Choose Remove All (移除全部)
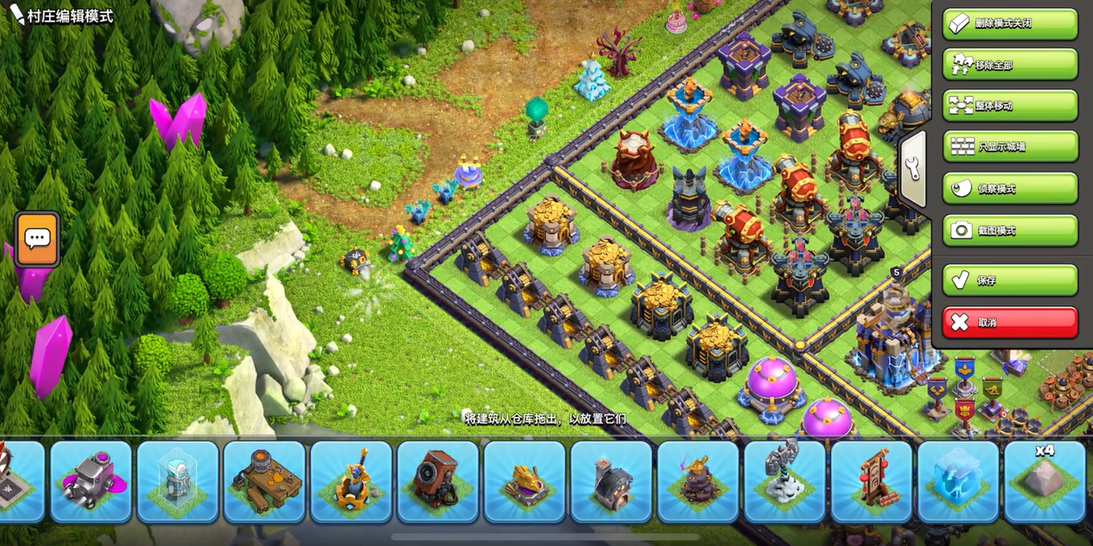Image resolution: width=1093 pixels, height=546 pixels. click(x=1010, y=65)
